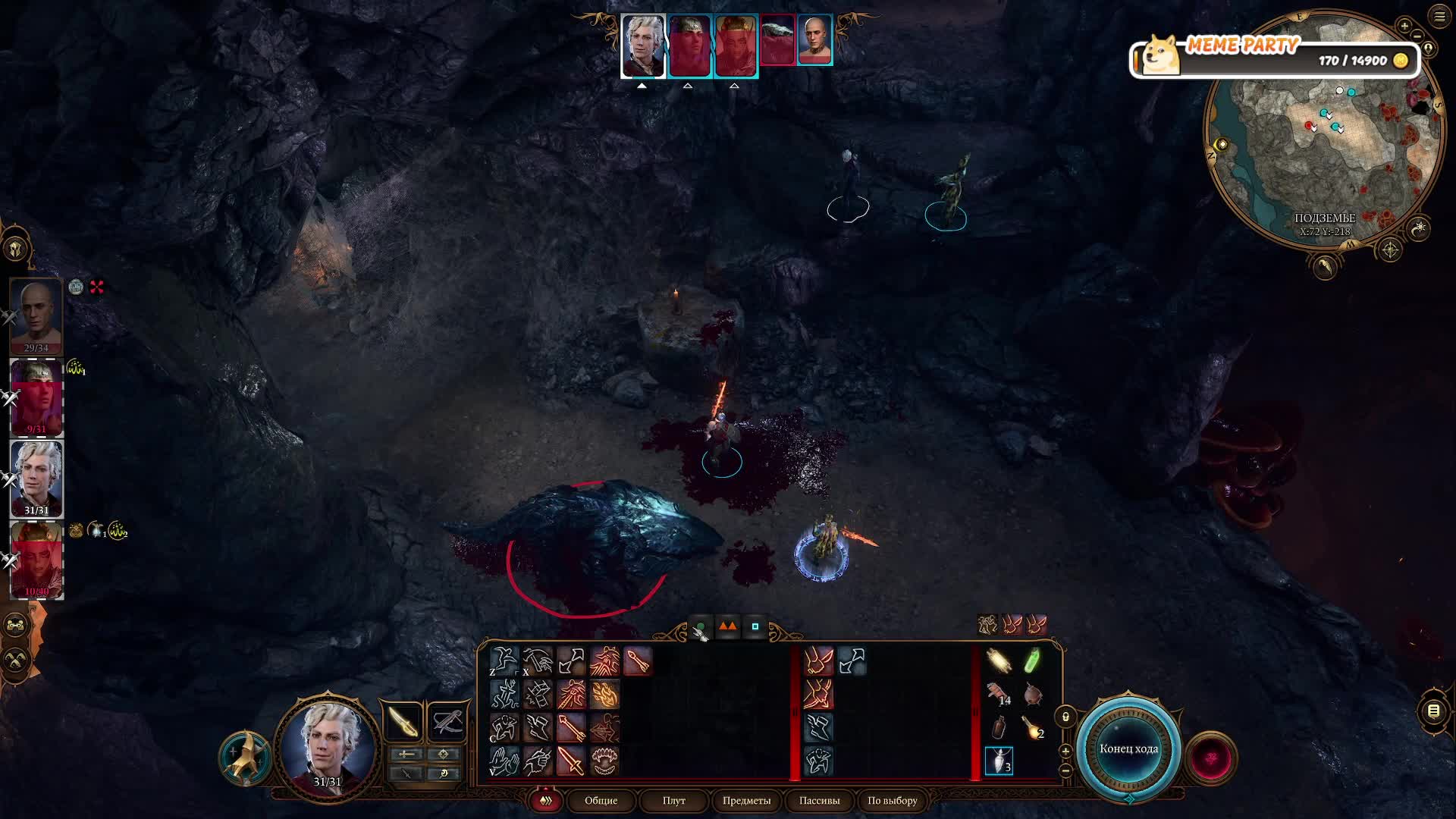Click the Meme Party overlay banner
This screenshot has height=819, width=1456.
(1274, 55)
